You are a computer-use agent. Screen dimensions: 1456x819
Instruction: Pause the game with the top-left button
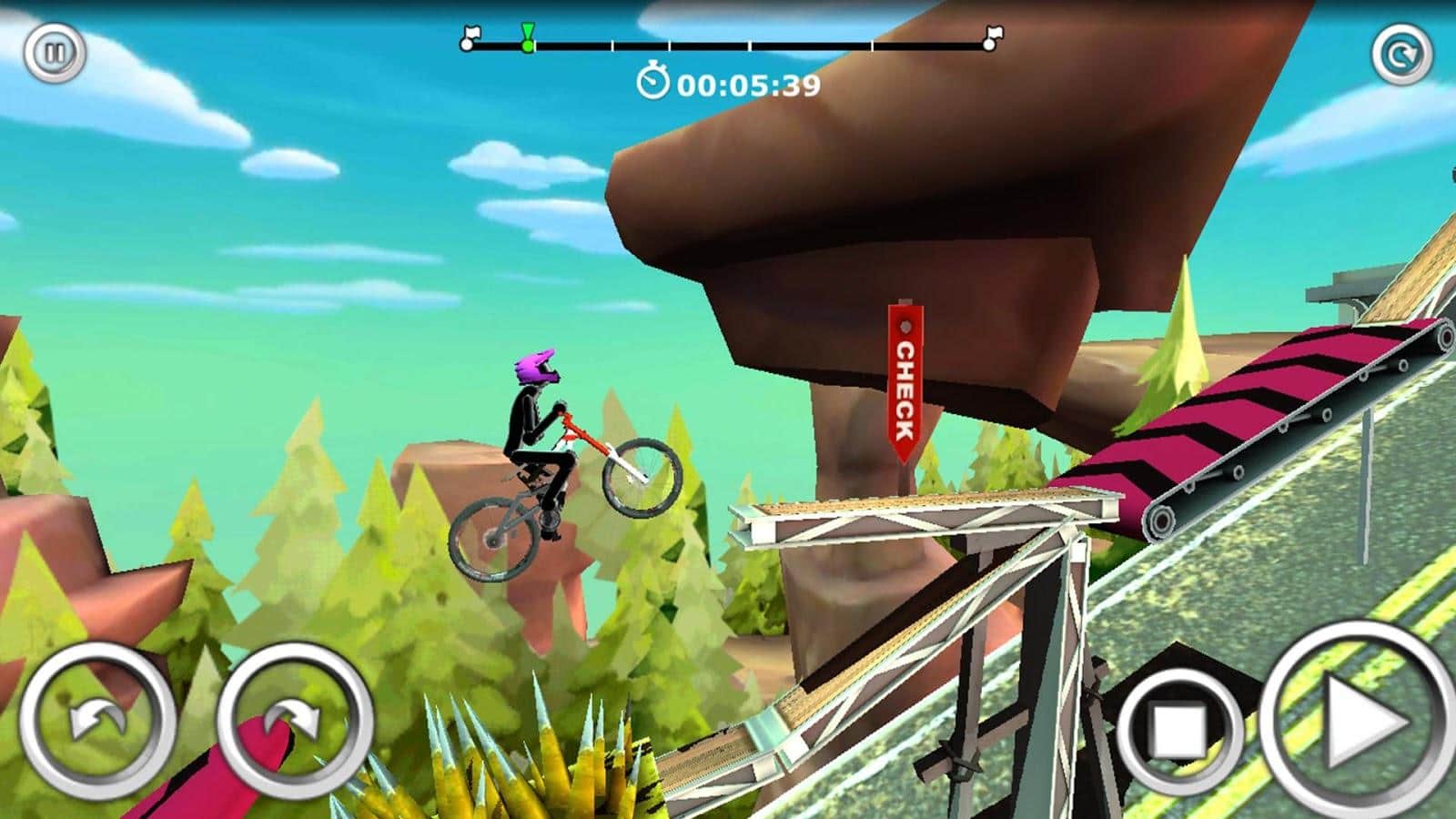tap(55, 53)
